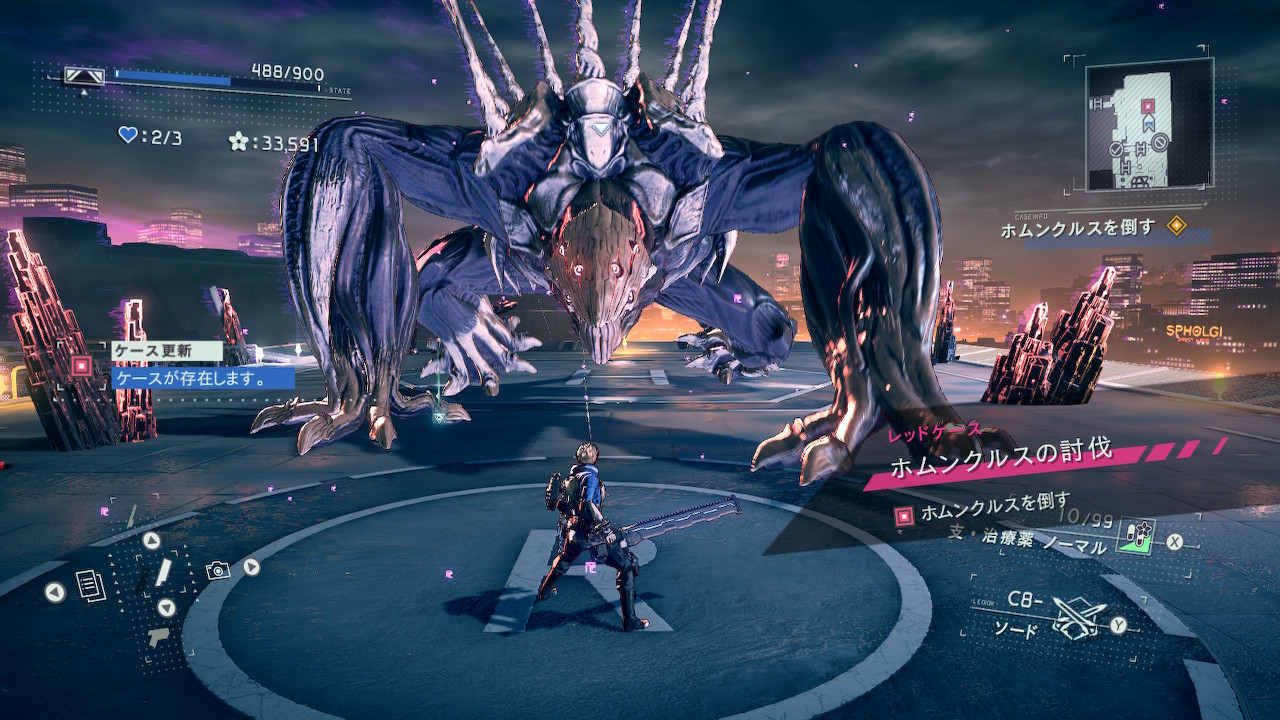1280x720 pixels.
Task: Open the minimap in the corner
Action: (x=1149, y=124)
